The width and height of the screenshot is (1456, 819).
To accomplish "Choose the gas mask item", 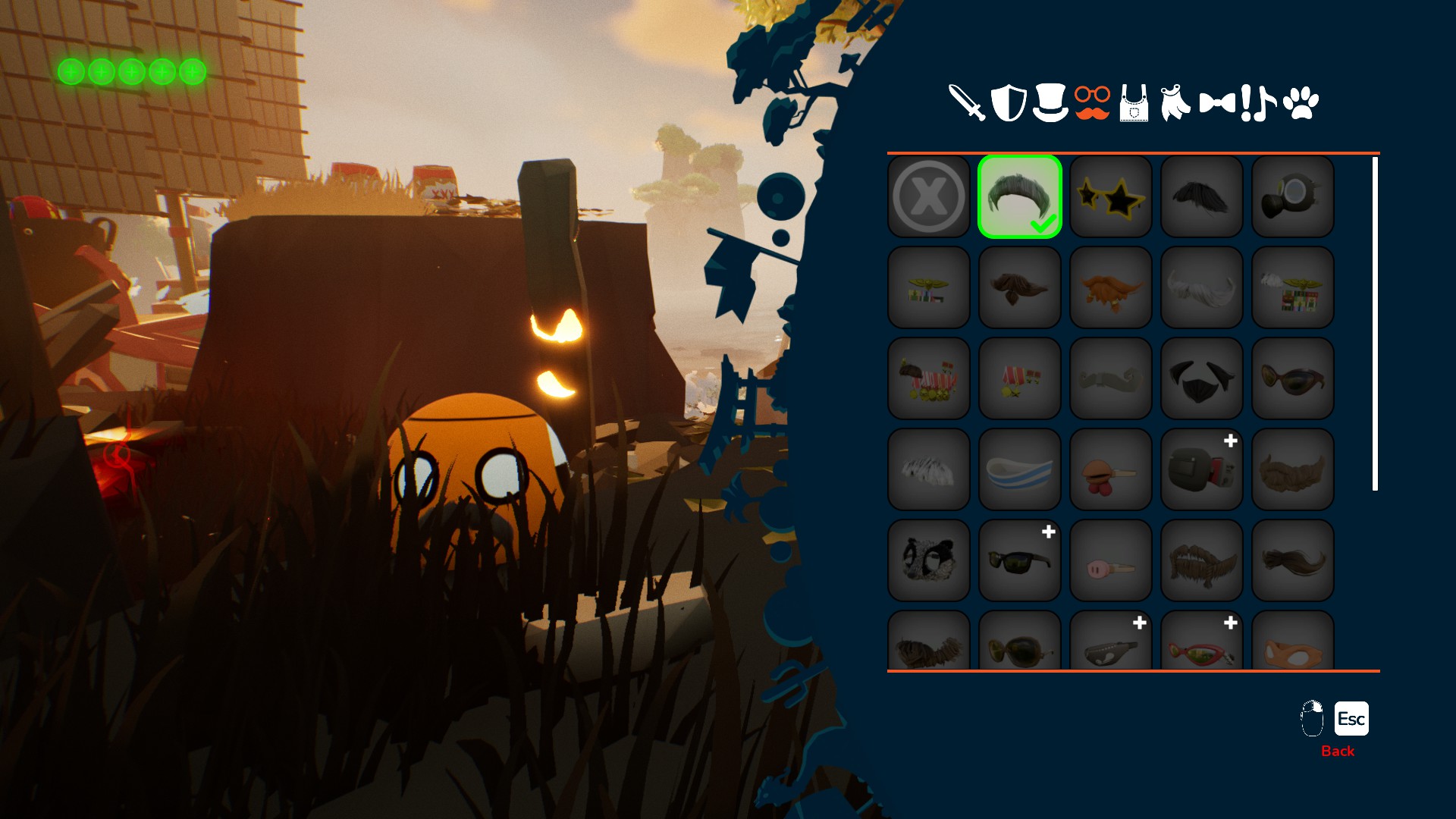I will click(x=1293, y=197).
